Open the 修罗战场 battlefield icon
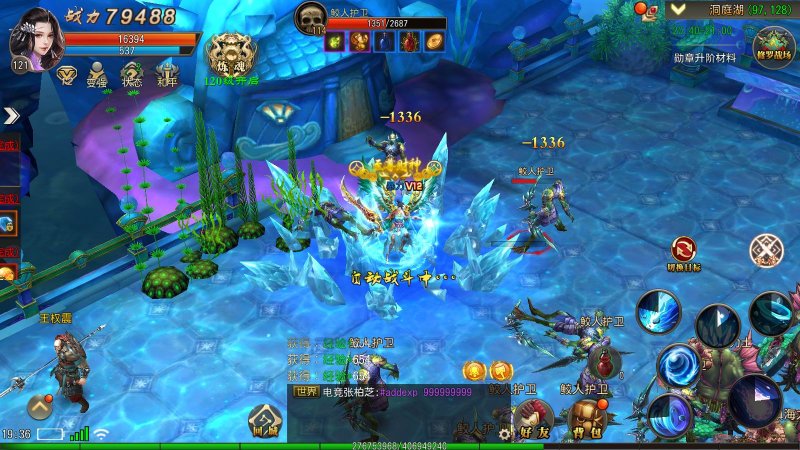This screenshot has width=800, height=450. coord(773,46)
